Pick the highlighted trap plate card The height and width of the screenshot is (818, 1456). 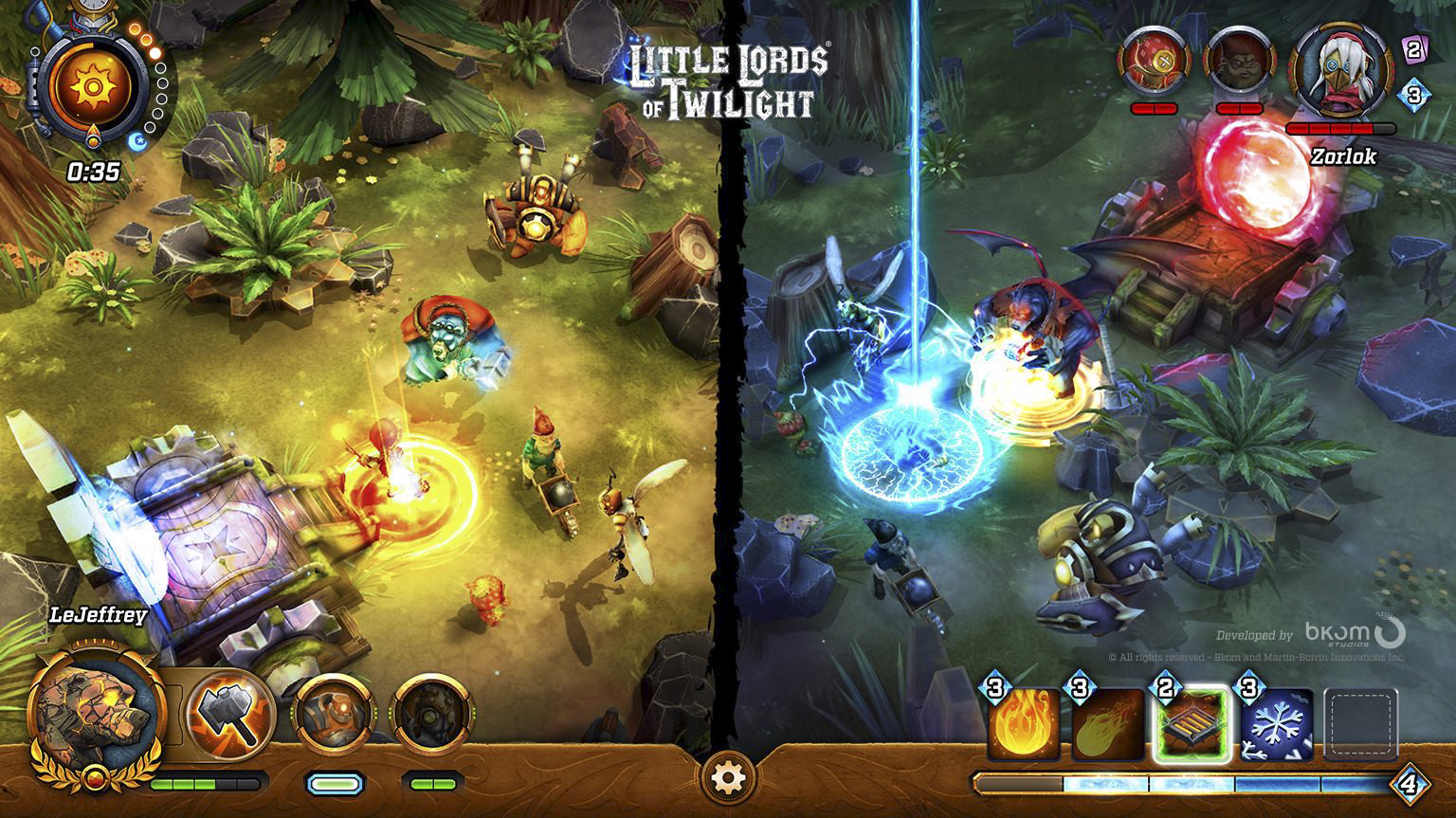pos(1192,725)
